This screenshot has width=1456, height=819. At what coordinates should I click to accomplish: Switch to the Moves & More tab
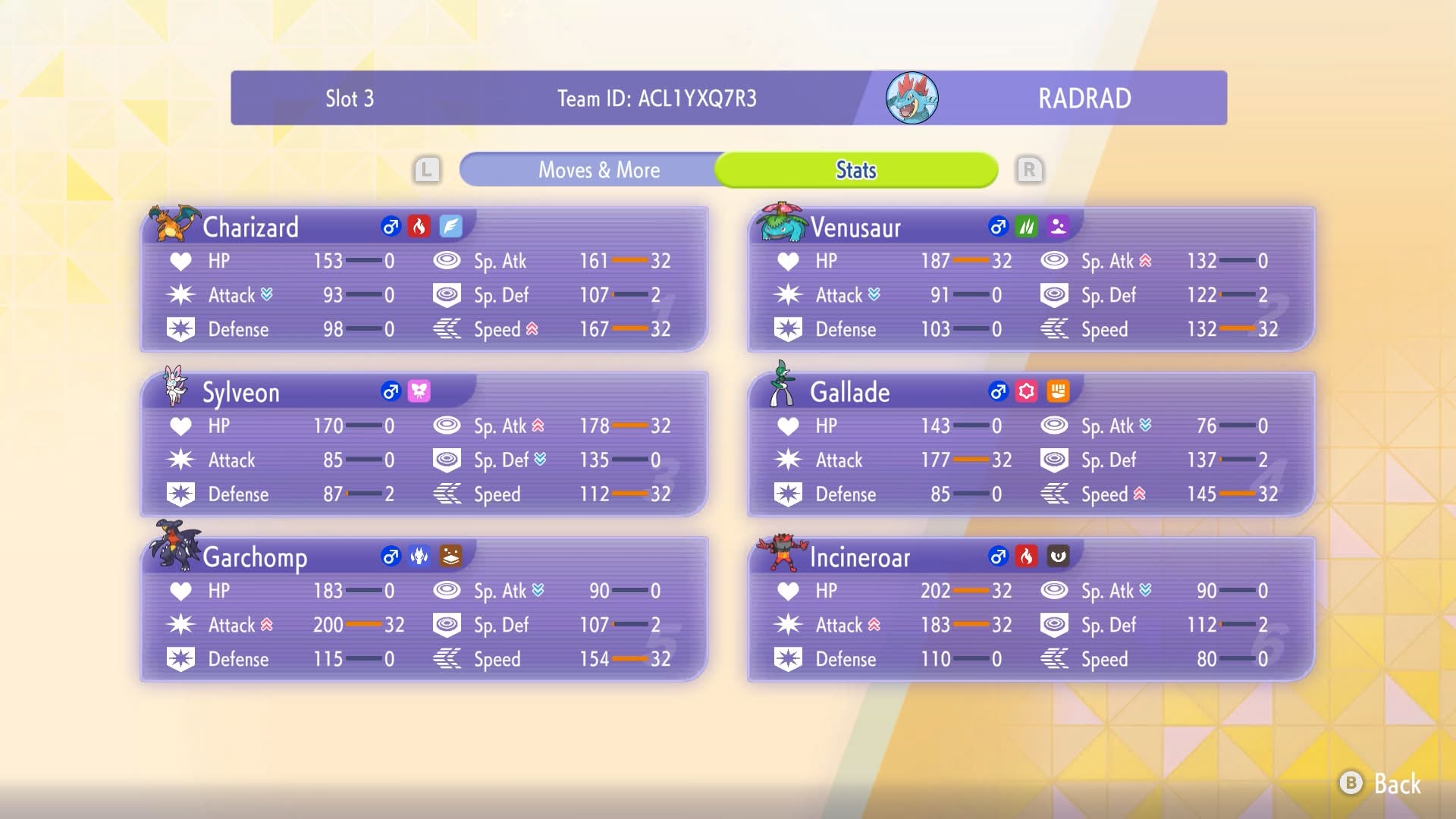tap(599, 169)
